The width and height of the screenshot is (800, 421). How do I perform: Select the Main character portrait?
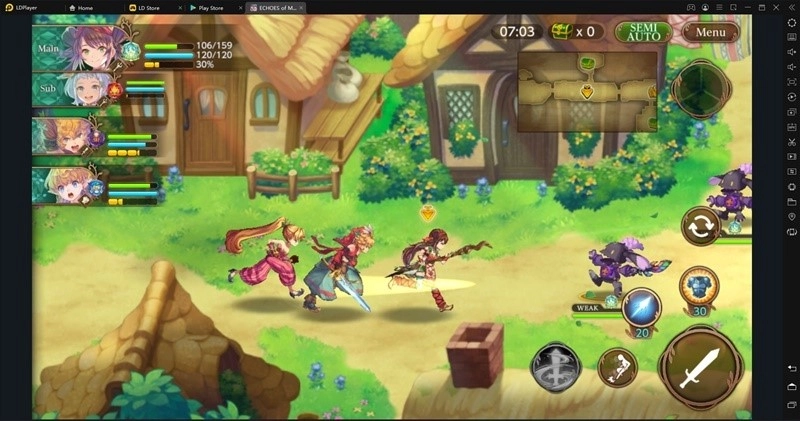coord(87,46)
